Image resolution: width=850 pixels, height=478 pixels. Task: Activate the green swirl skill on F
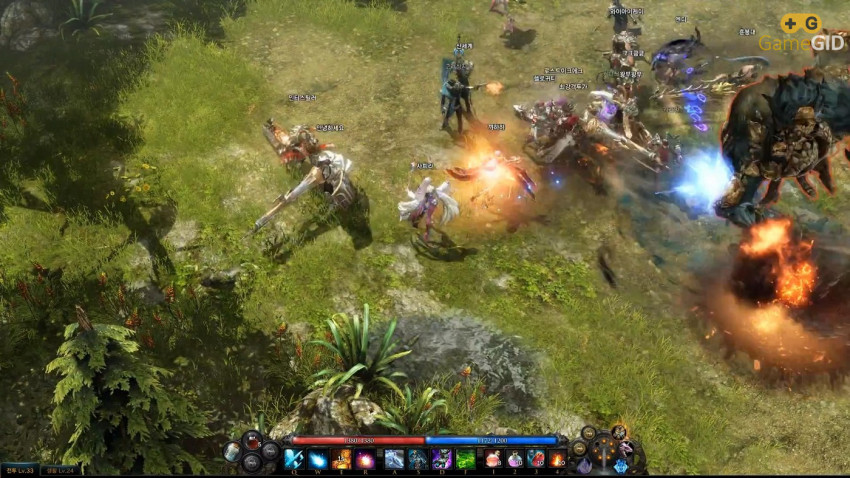coord(466,459)
